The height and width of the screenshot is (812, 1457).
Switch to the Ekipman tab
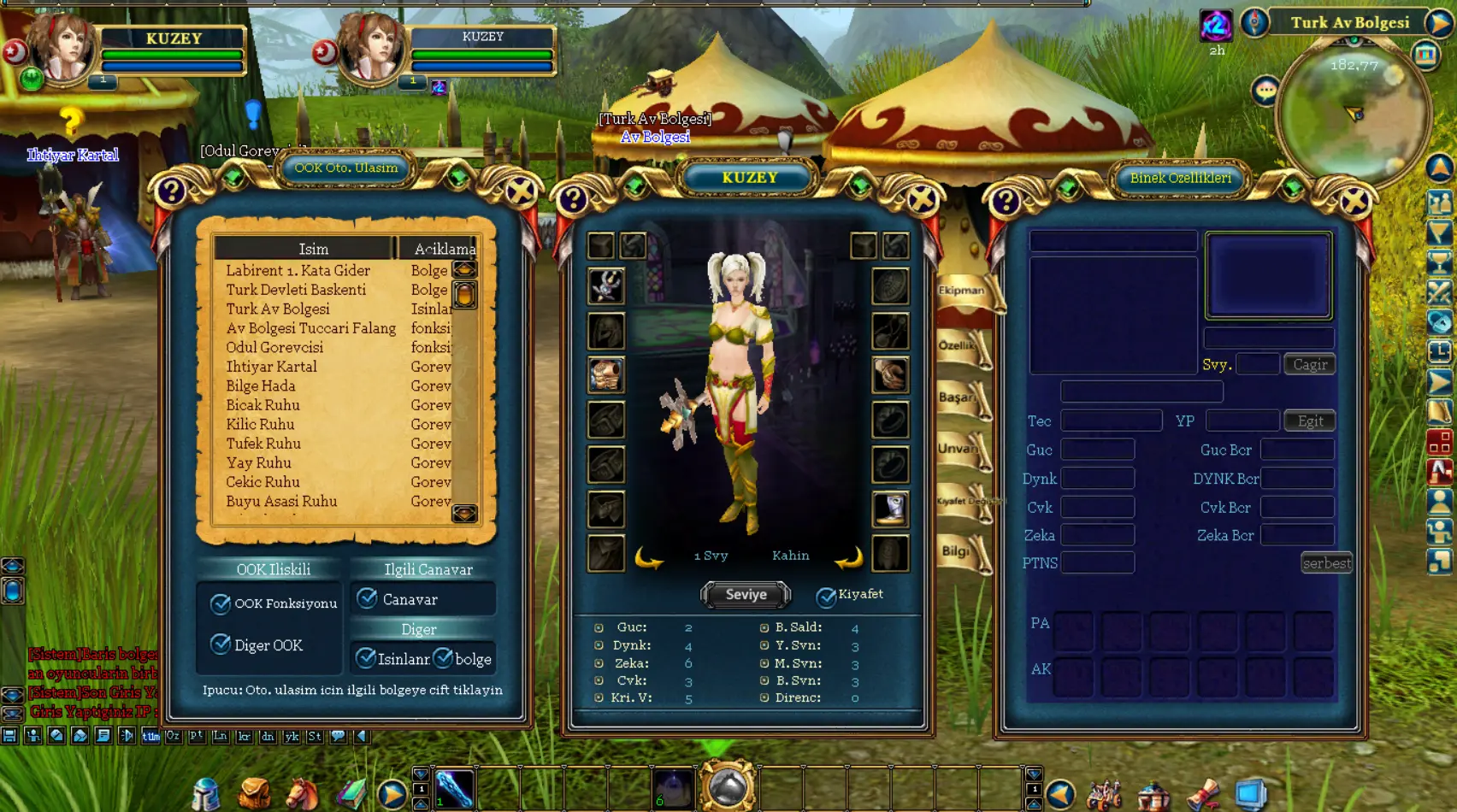963,291
